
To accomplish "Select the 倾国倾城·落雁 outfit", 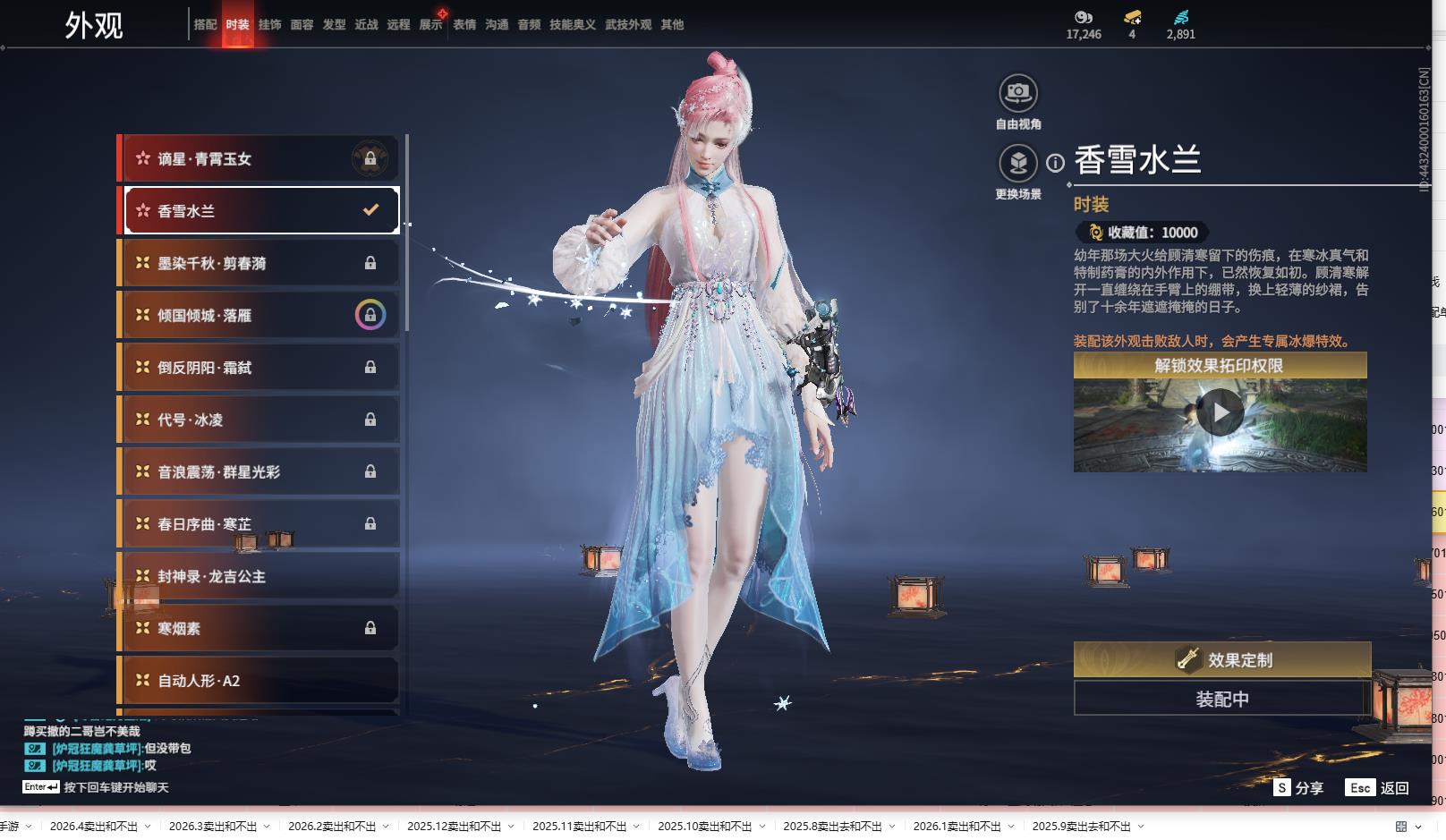I will pyautogui.click(x=259, y=315).
